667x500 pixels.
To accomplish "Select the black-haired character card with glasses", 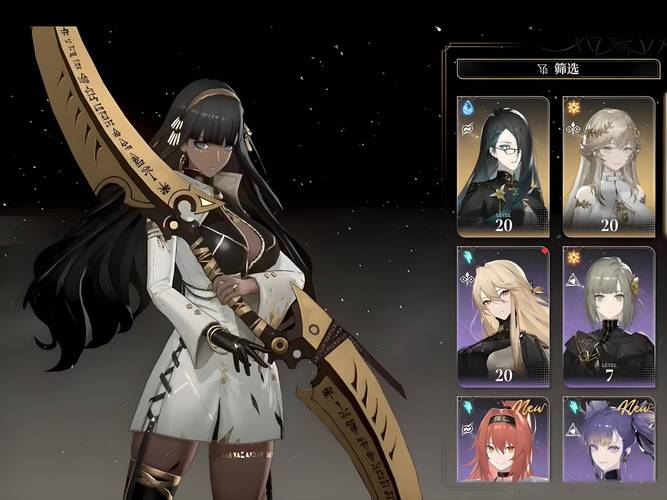I will [x=503, y=165].
